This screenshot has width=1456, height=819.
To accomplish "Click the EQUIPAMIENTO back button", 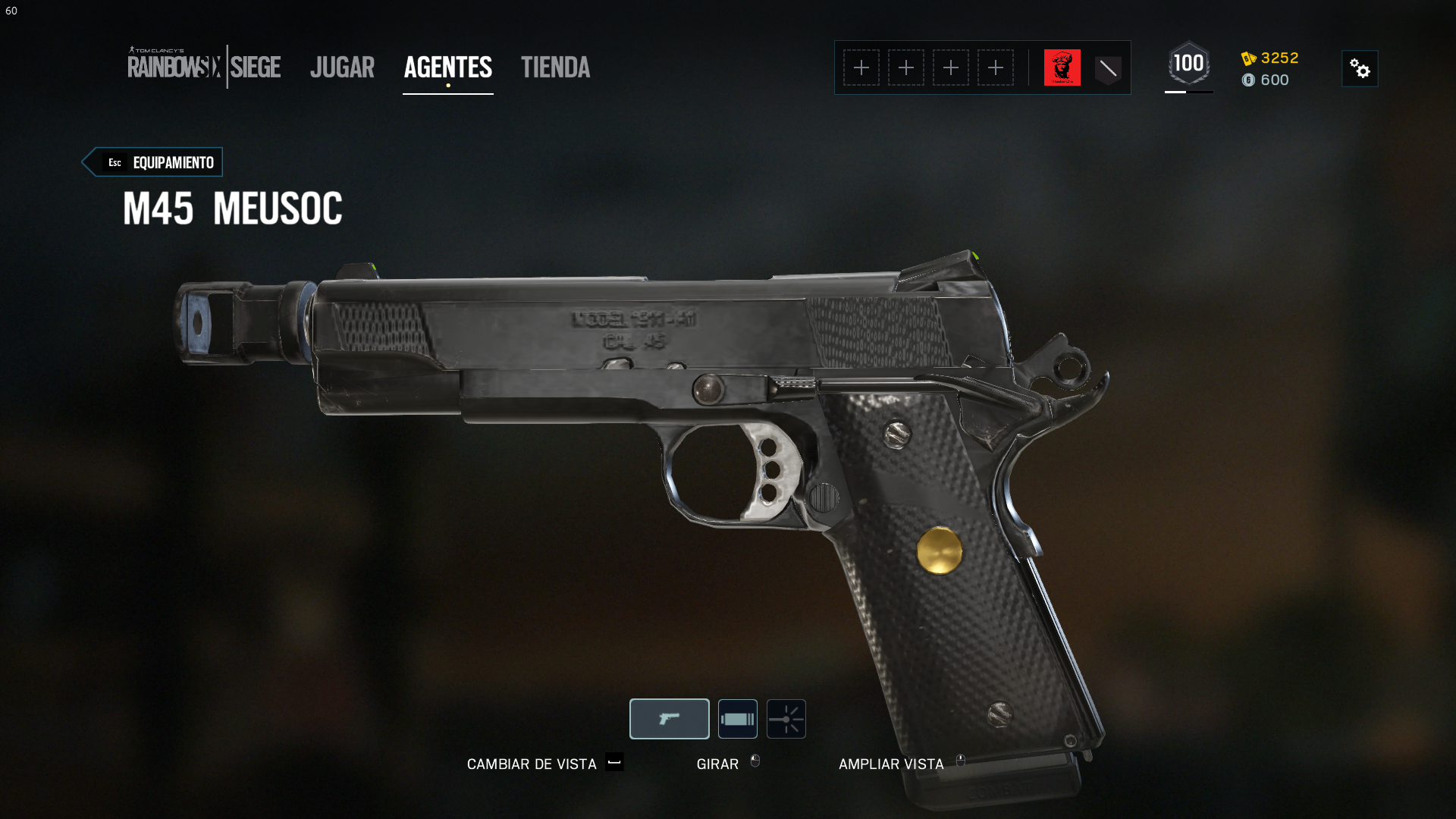I will pos(152,162).
